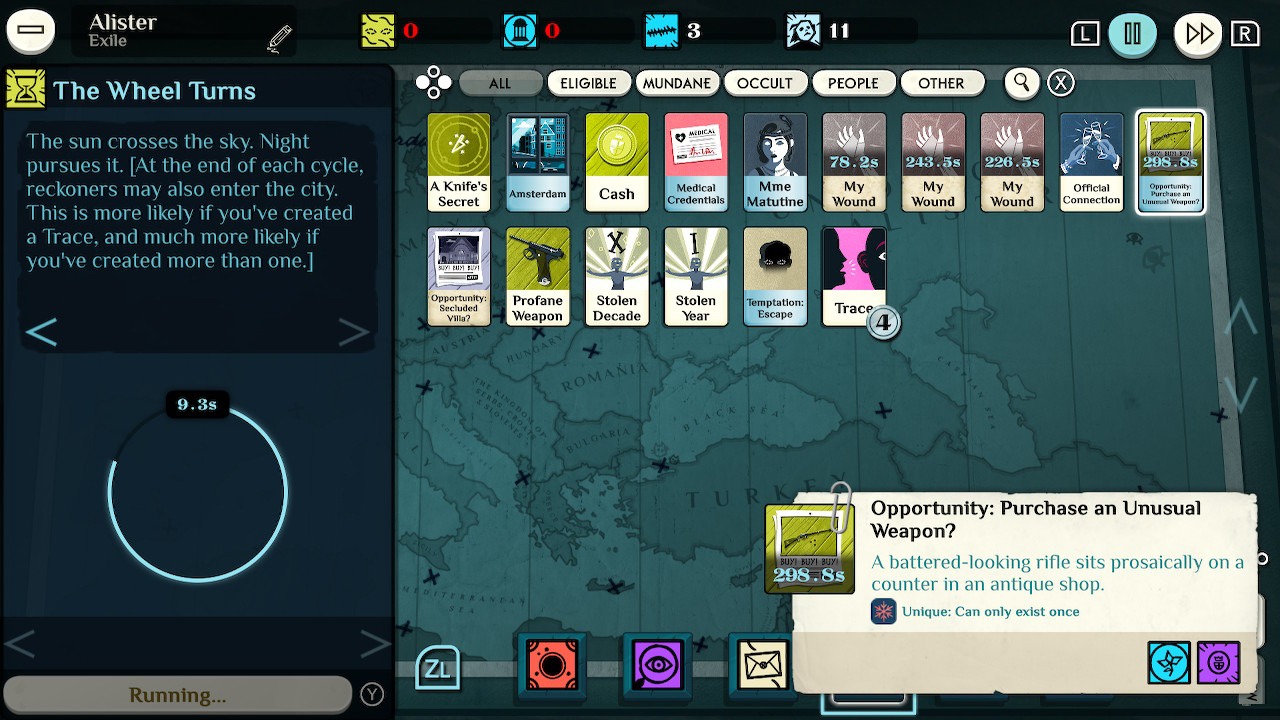Switch to the PEOPLE filter tab
The height and width of the screenshot is (720, 1280).
point(854,83)
